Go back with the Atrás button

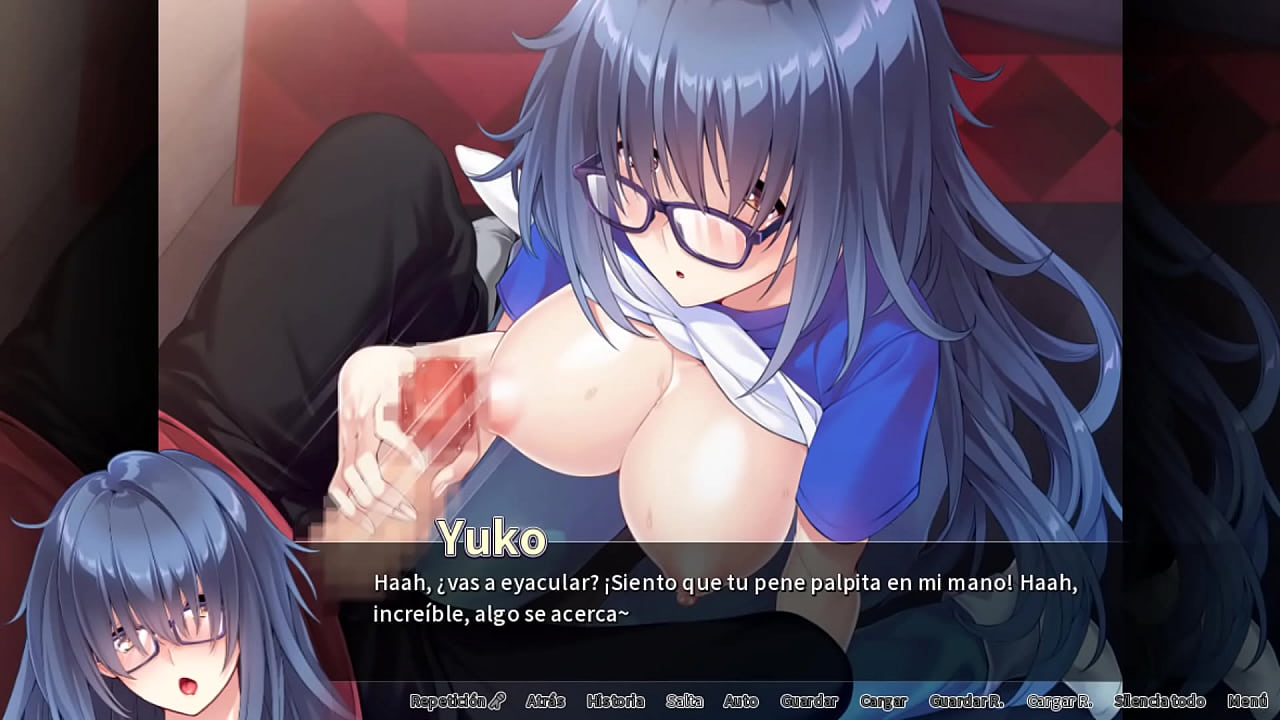pos(545,701)
